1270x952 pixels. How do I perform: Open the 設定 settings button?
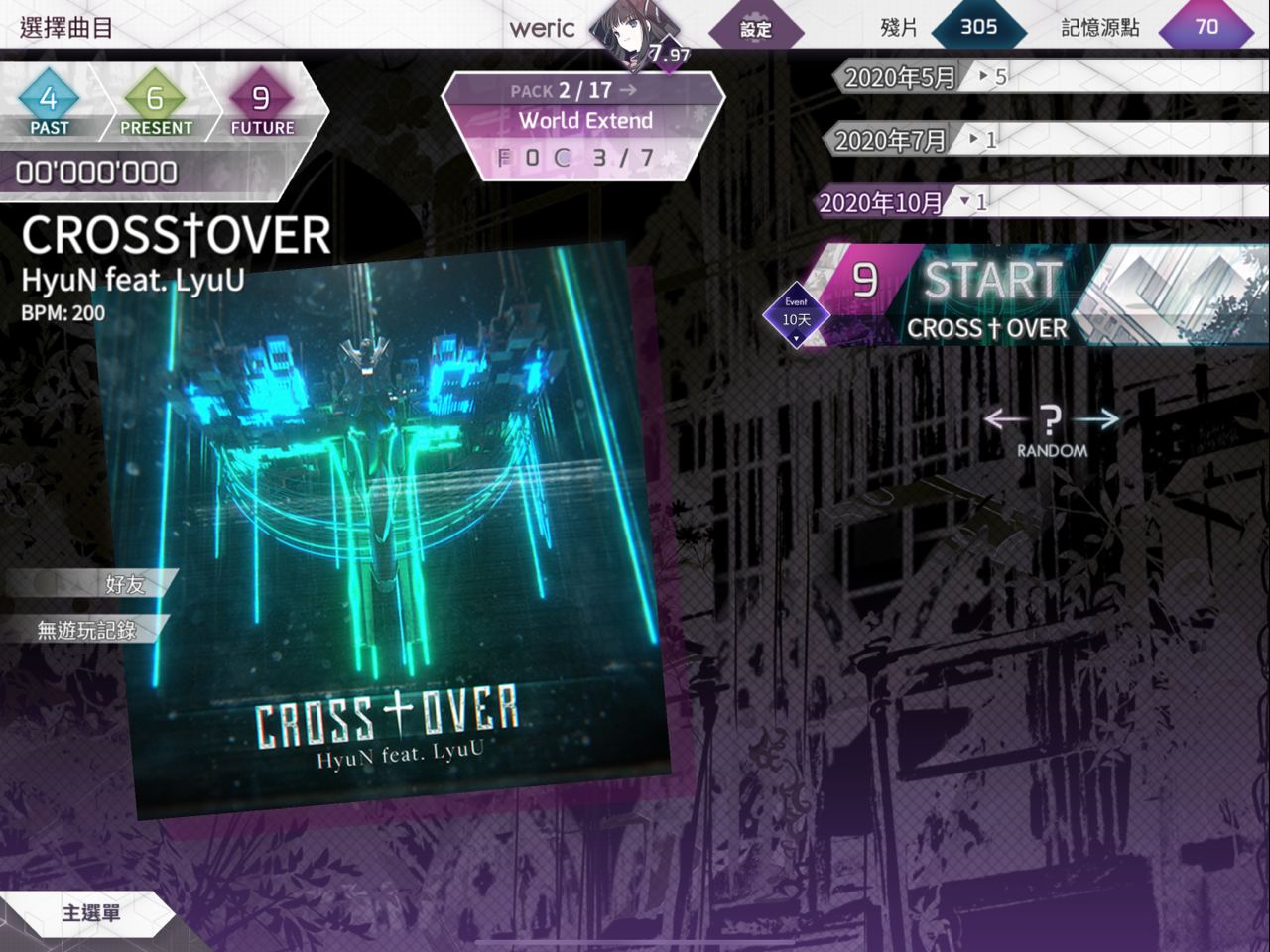[x=756, y=29]
